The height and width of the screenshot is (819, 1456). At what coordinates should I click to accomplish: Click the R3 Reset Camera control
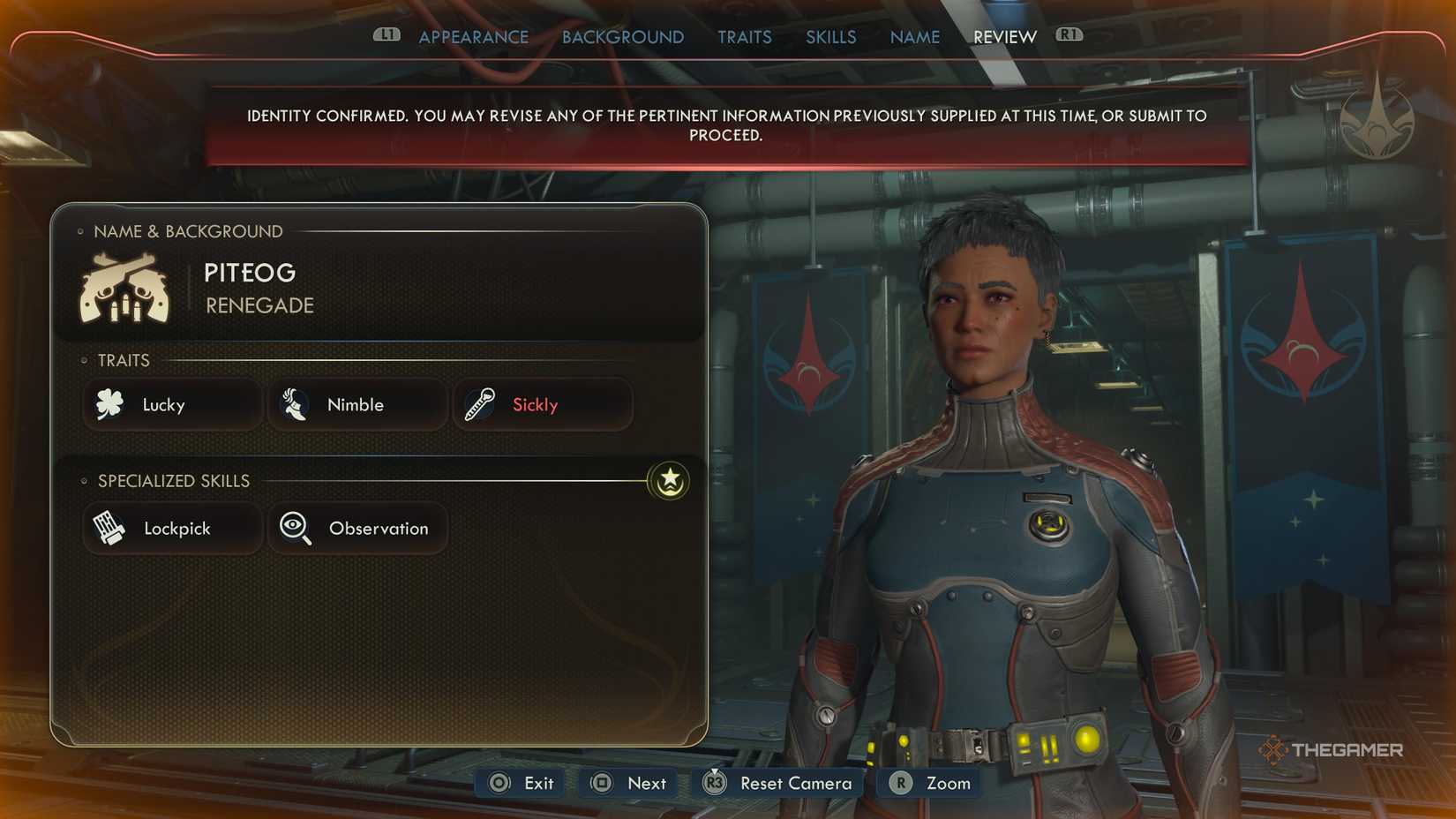click(777, 783)
